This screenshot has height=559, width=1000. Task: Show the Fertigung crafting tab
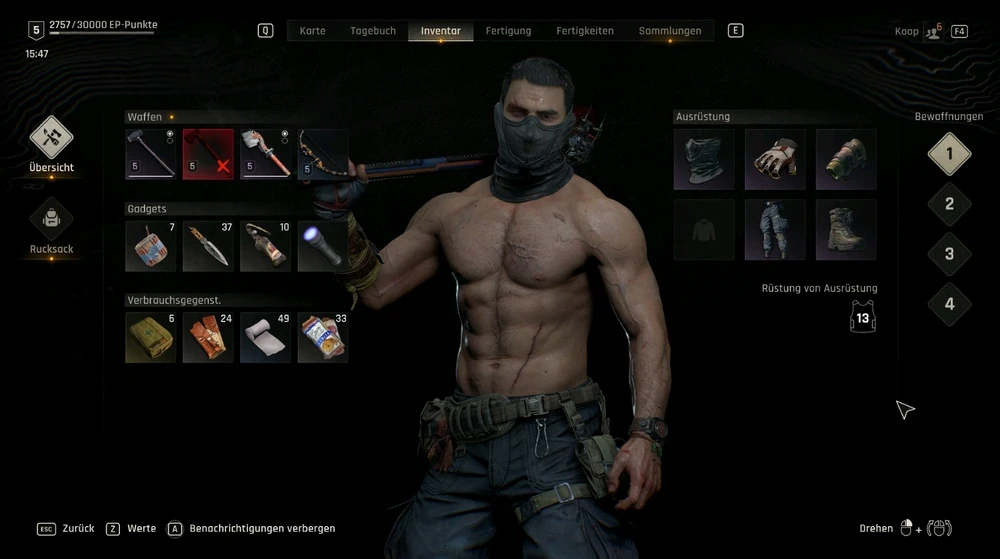(508, 31)
